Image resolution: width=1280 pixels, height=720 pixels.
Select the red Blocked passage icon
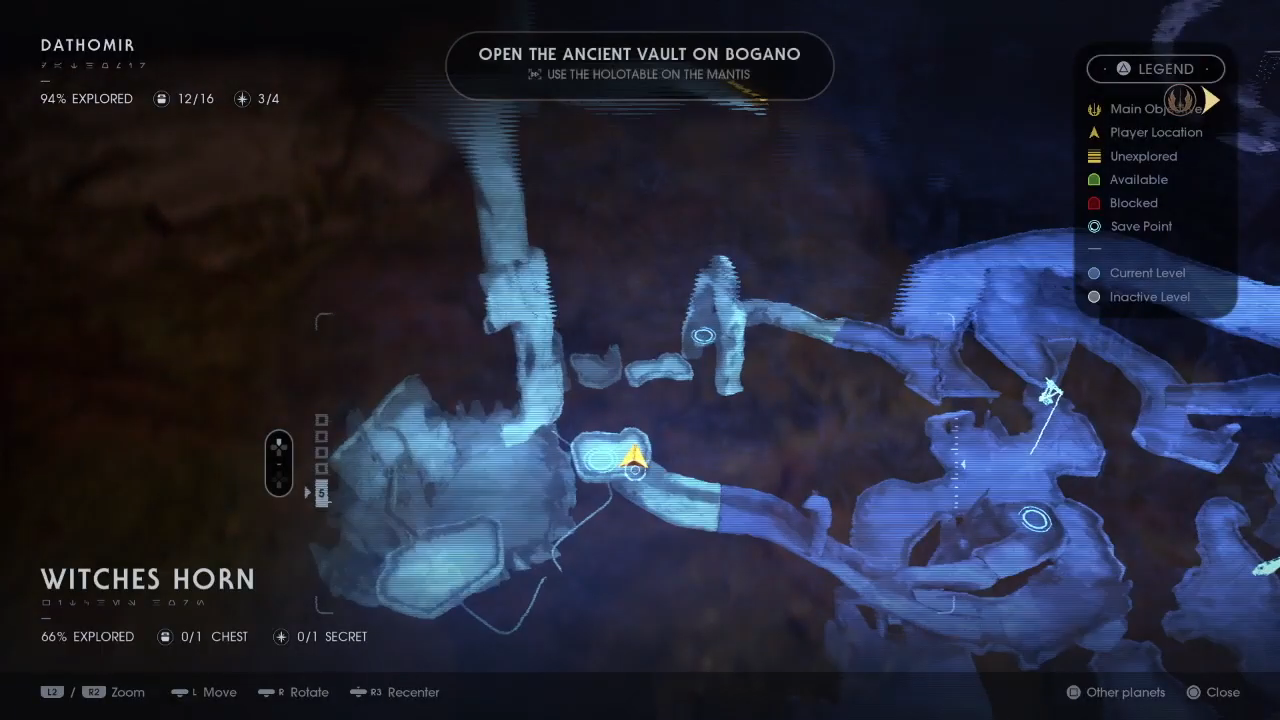(1095, 203)
